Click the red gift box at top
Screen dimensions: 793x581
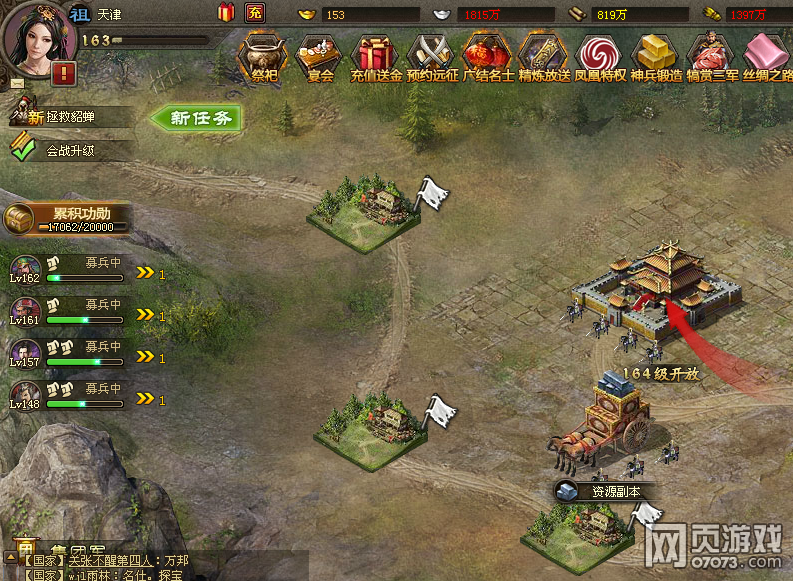pos(226,13)
